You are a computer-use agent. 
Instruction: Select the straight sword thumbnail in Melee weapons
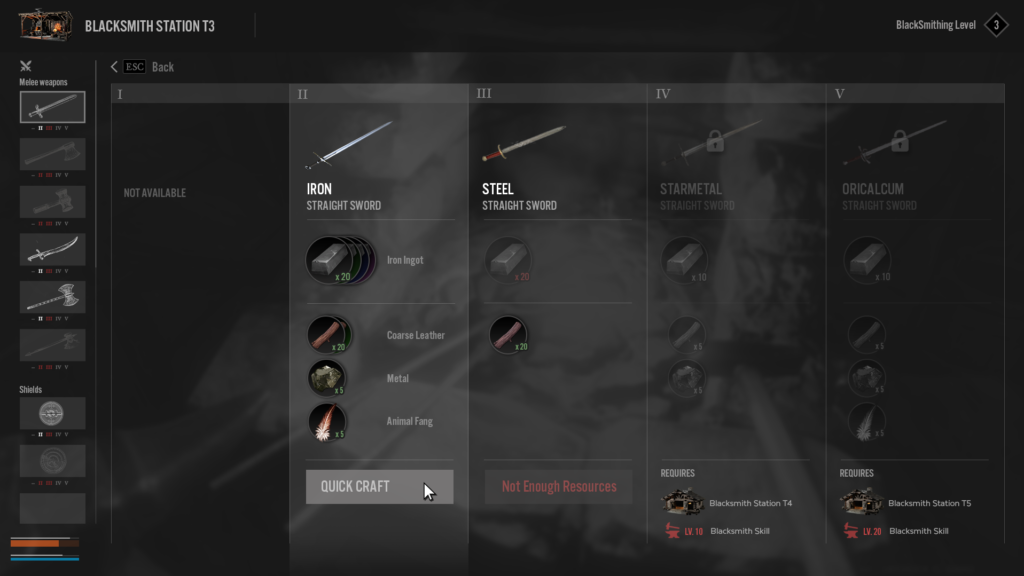coord(52,107)
